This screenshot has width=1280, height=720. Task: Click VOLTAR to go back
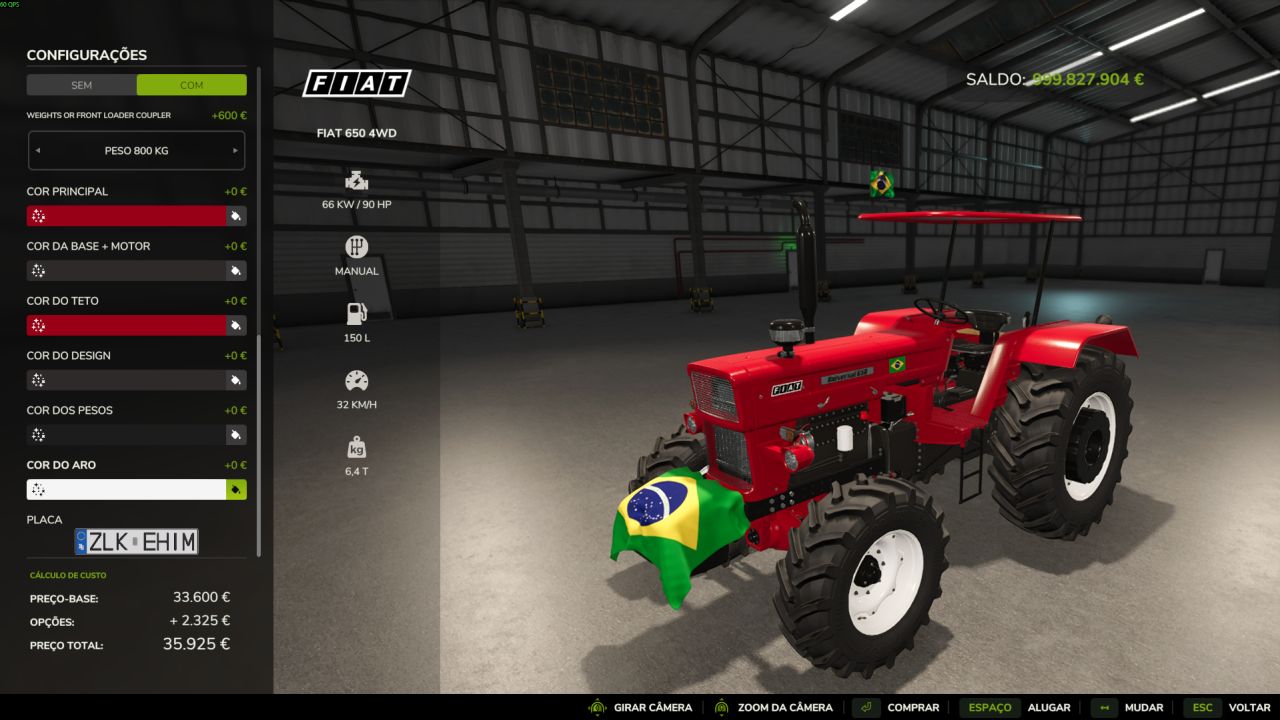pos(1248,707)
